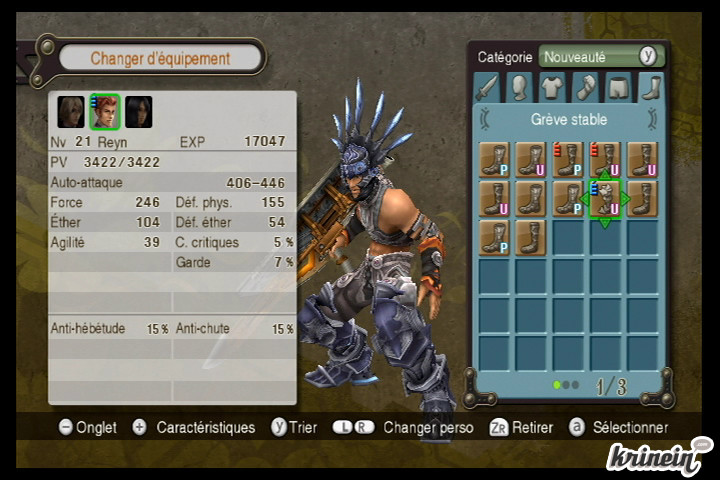Image resolution: width=720 pixels, height=480 pixels.
Task: Switch to the shirt body armor tab
Action: (552, 87)
